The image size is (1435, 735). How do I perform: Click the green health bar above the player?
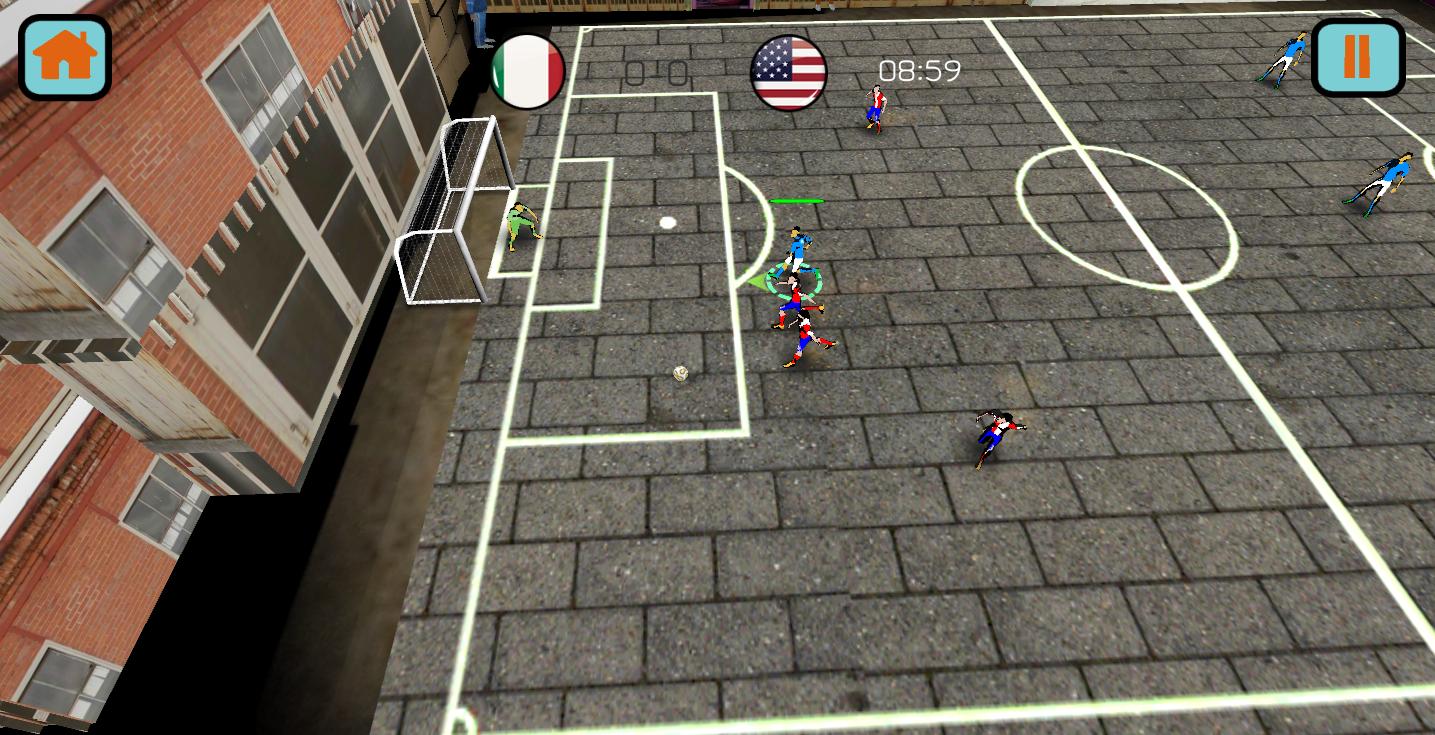pos(797,200)
